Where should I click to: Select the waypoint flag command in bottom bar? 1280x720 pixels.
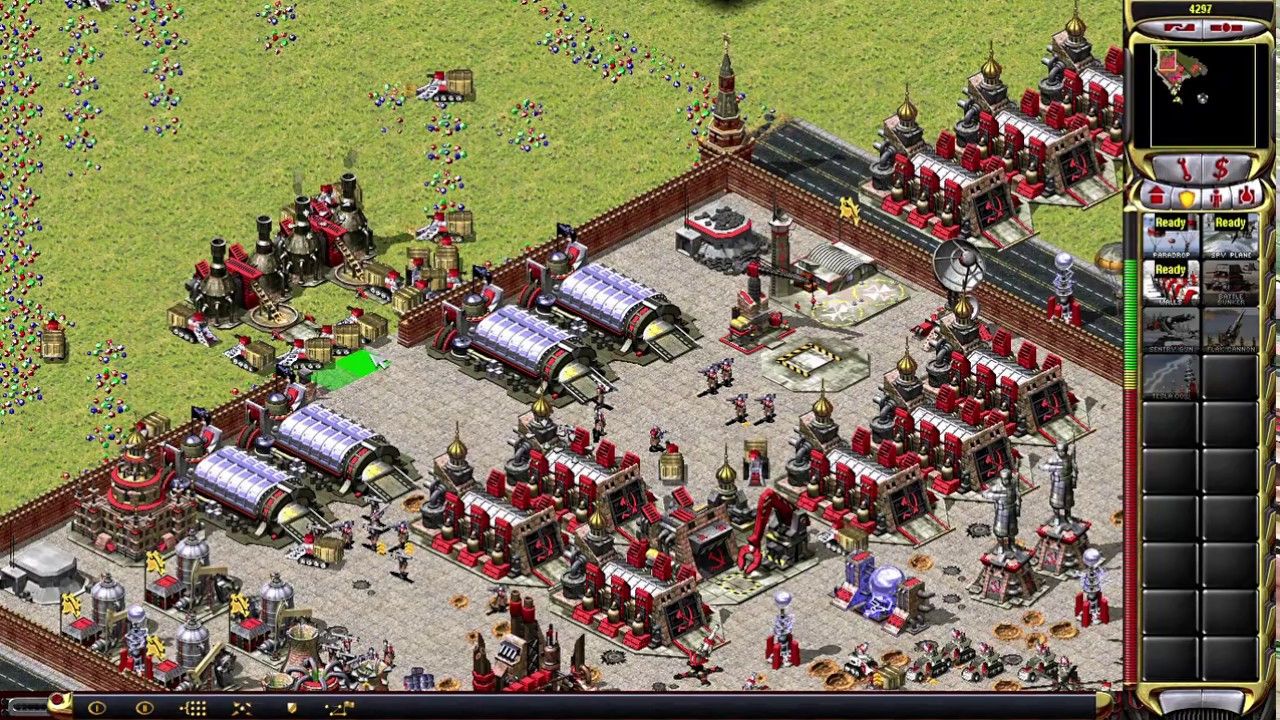pyautogui.click(x=340, y=708)
